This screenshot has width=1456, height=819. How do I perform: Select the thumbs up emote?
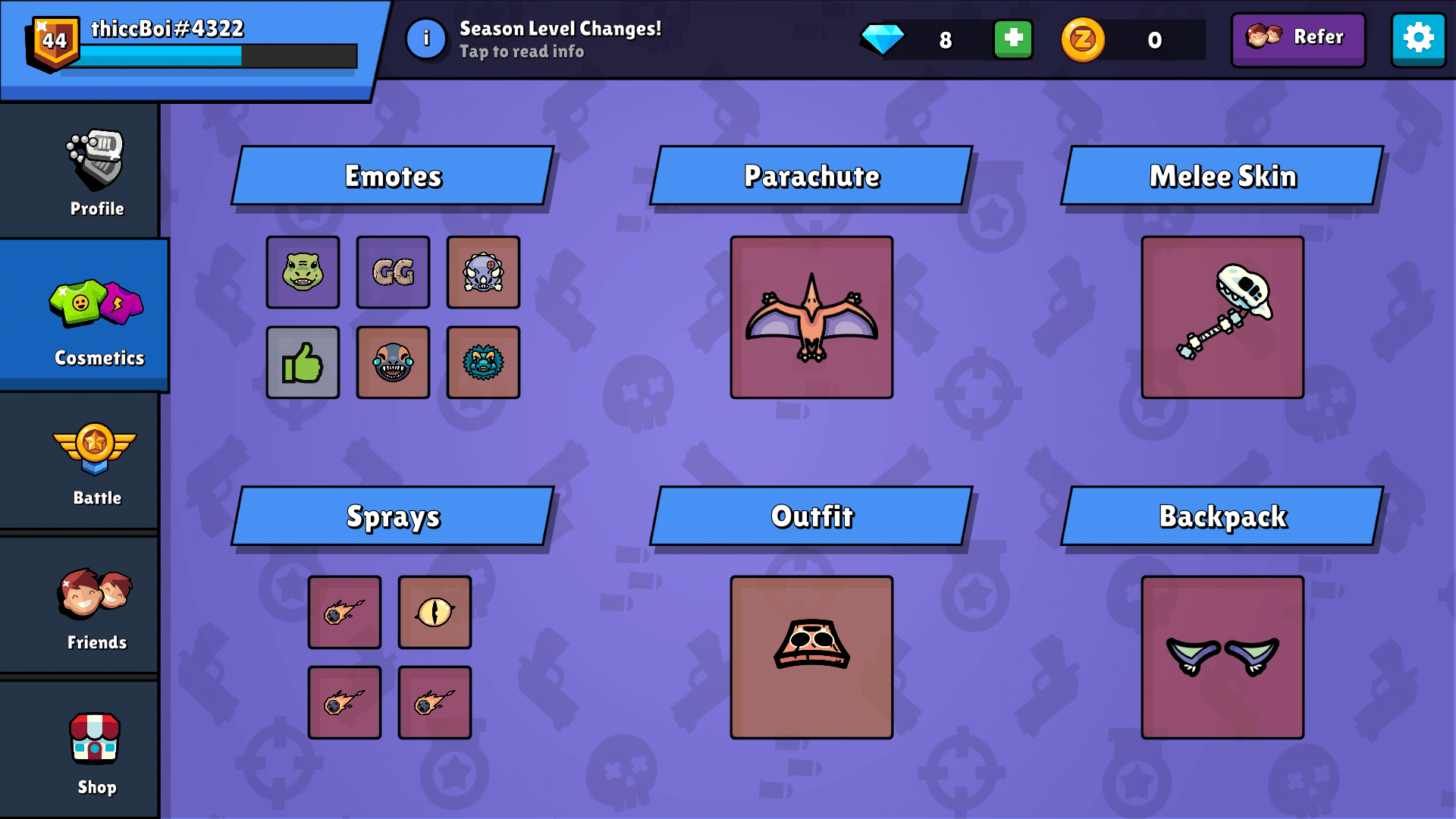click(302, 362)
